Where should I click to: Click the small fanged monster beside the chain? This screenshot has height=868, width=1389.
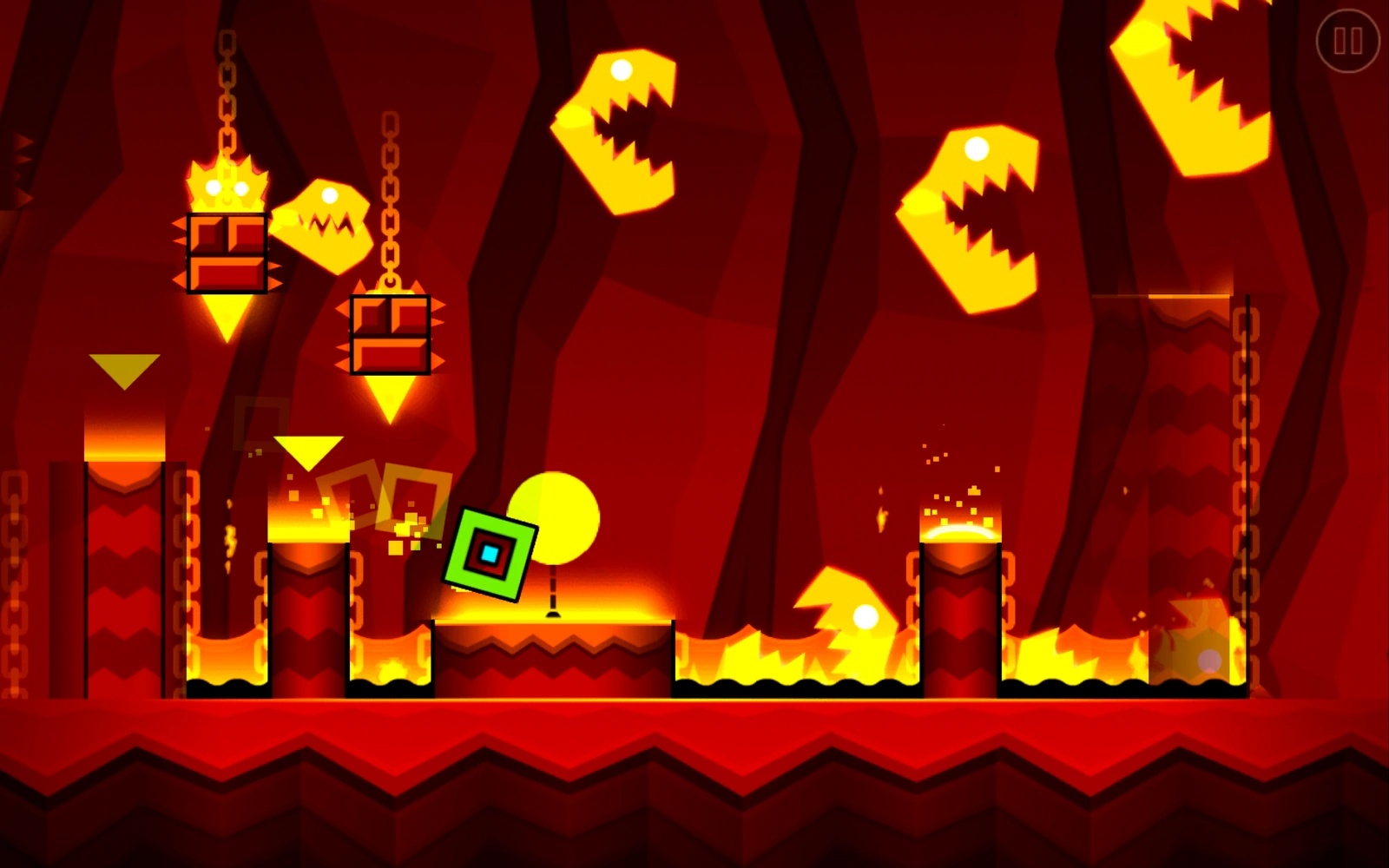click(x=326, y=221)
